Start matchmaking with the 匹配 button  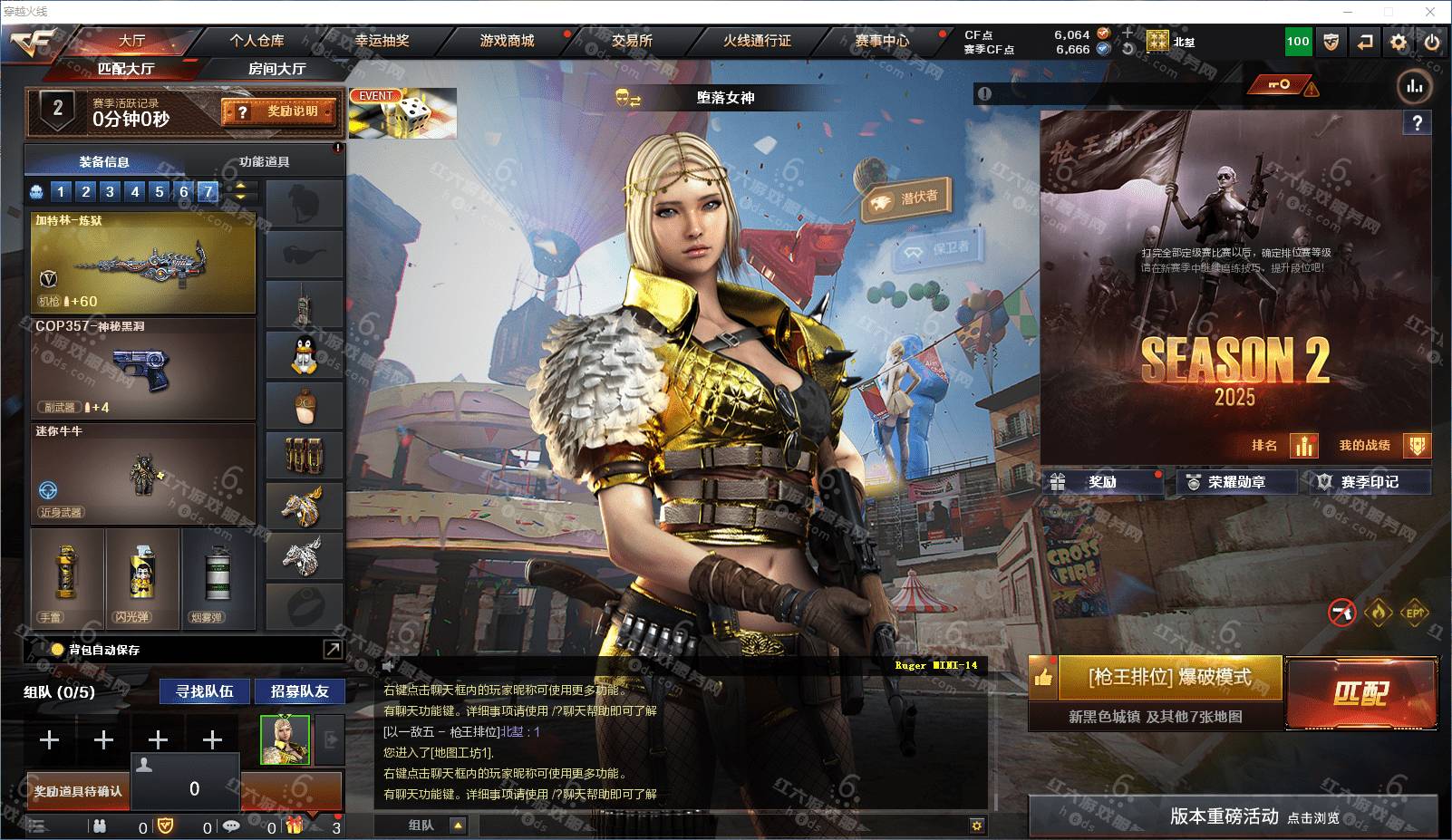[x=1360, y=693]
